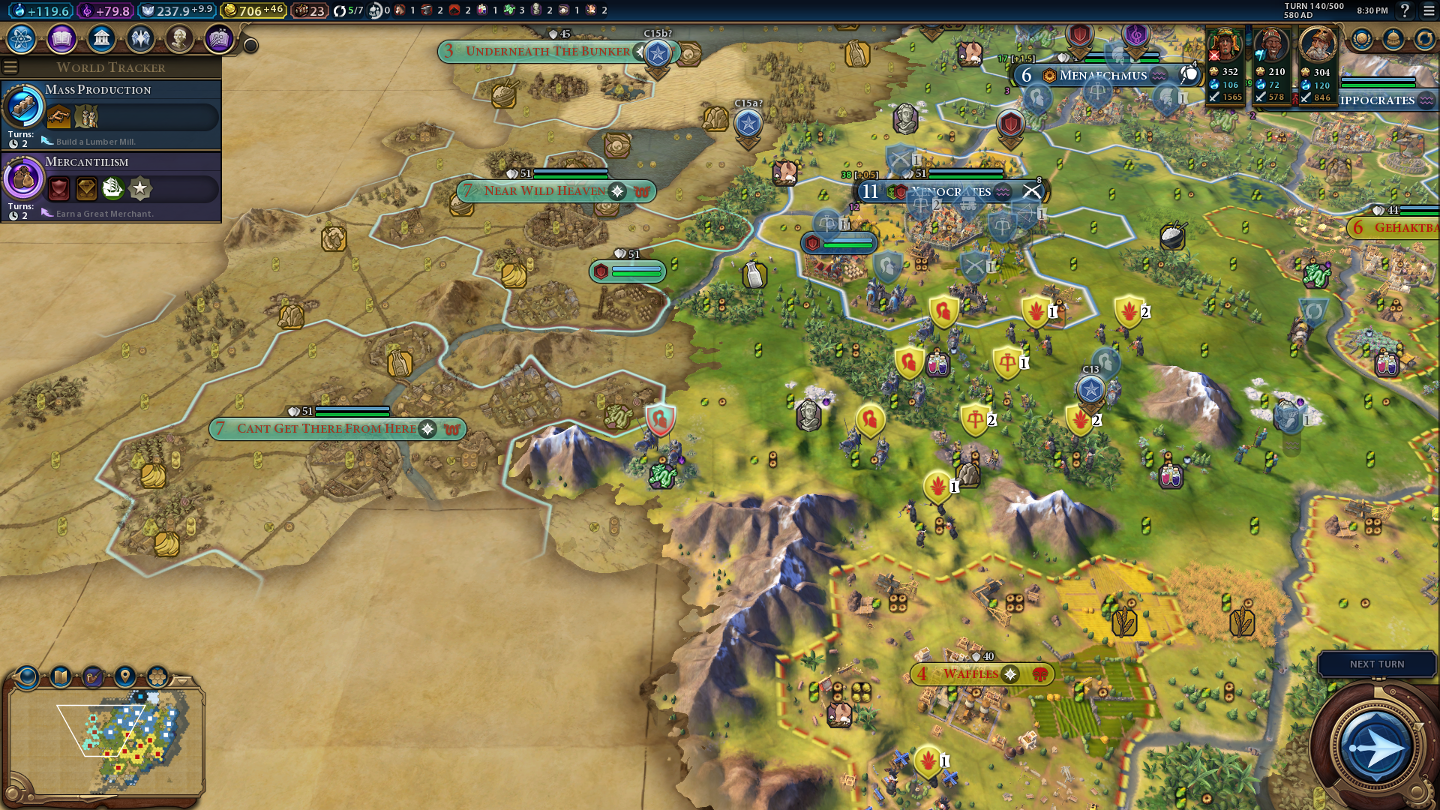Open the Religion screen
The image size is (1440, 810).
(x=140, y=39)
